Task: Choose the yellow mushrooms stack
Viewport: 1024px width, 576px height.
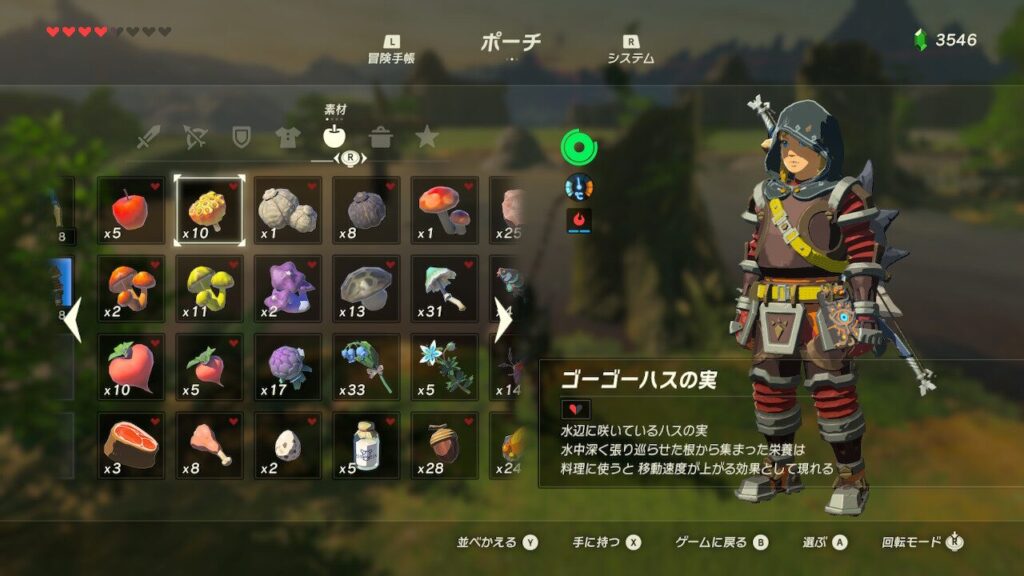Action: click(x=209, y=289)
